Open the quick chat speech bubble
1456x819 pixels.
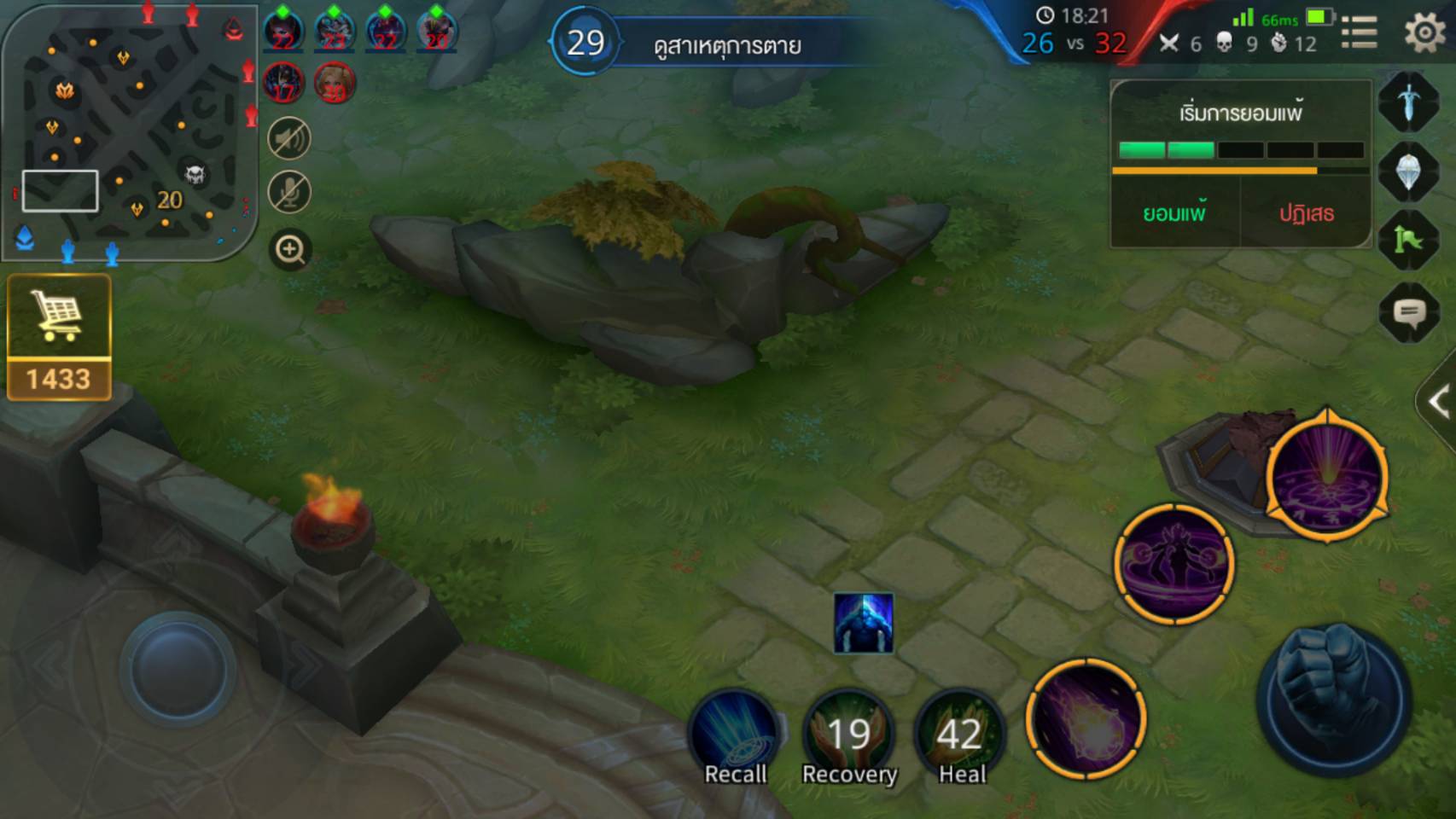tap(1408, 313)
